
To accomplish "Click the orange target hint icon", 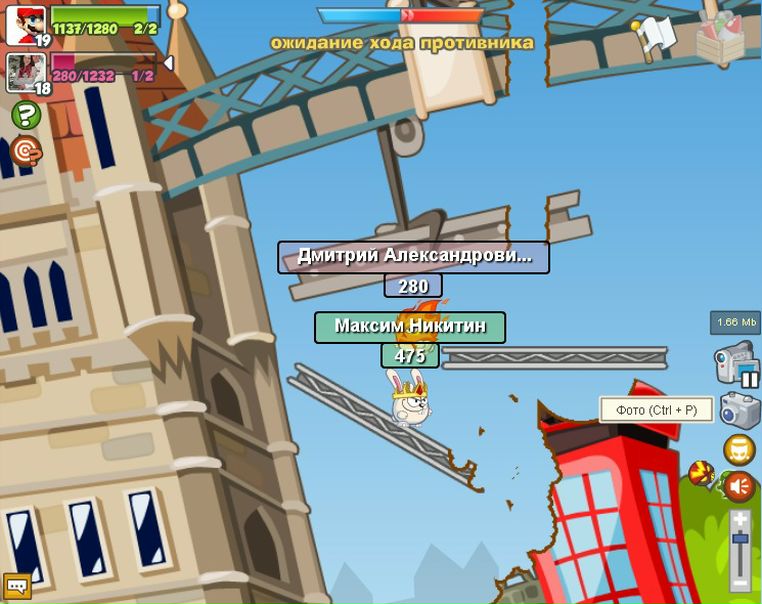I will (x=26, y=151).
